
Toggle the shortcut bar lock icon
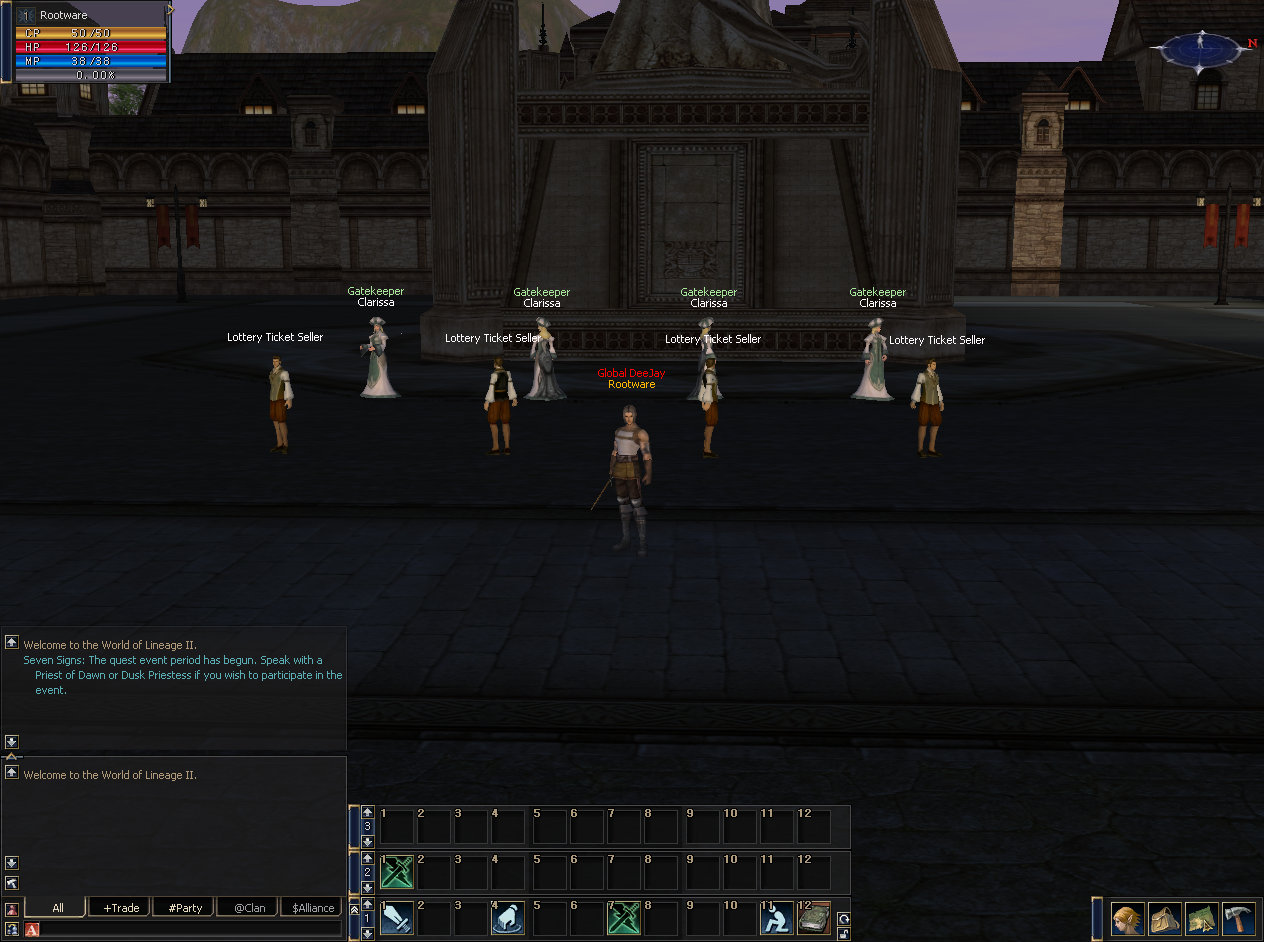click(x=844, y=933)
